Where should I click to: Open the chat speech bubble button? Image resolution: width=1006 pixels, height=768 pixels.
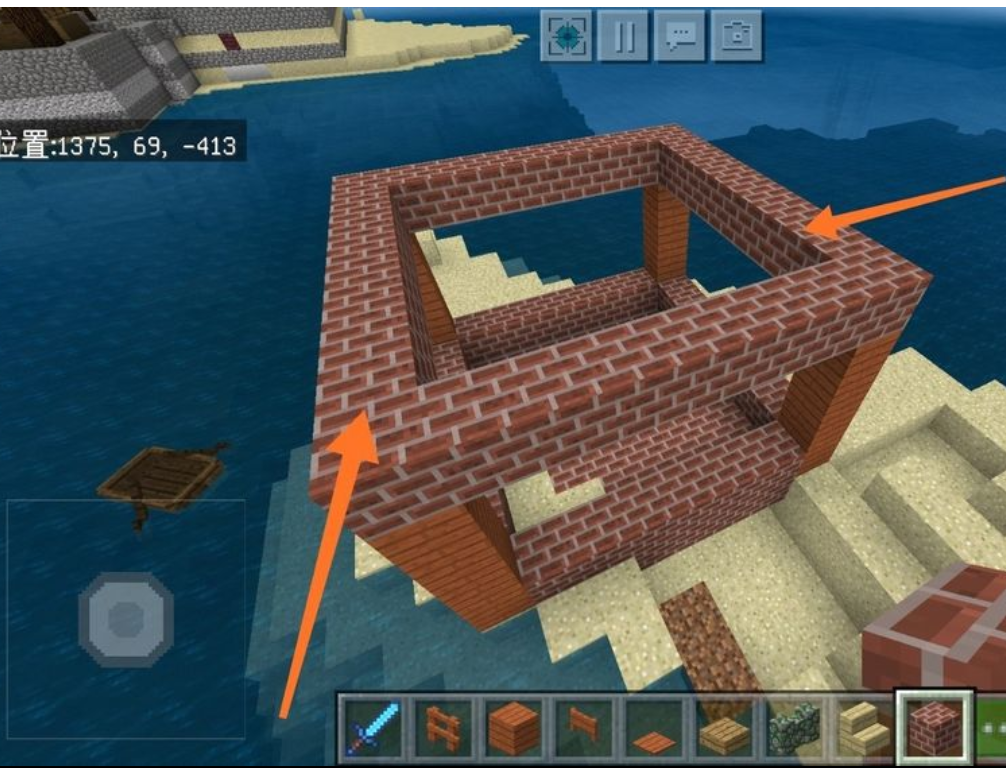tap(681, 36)
